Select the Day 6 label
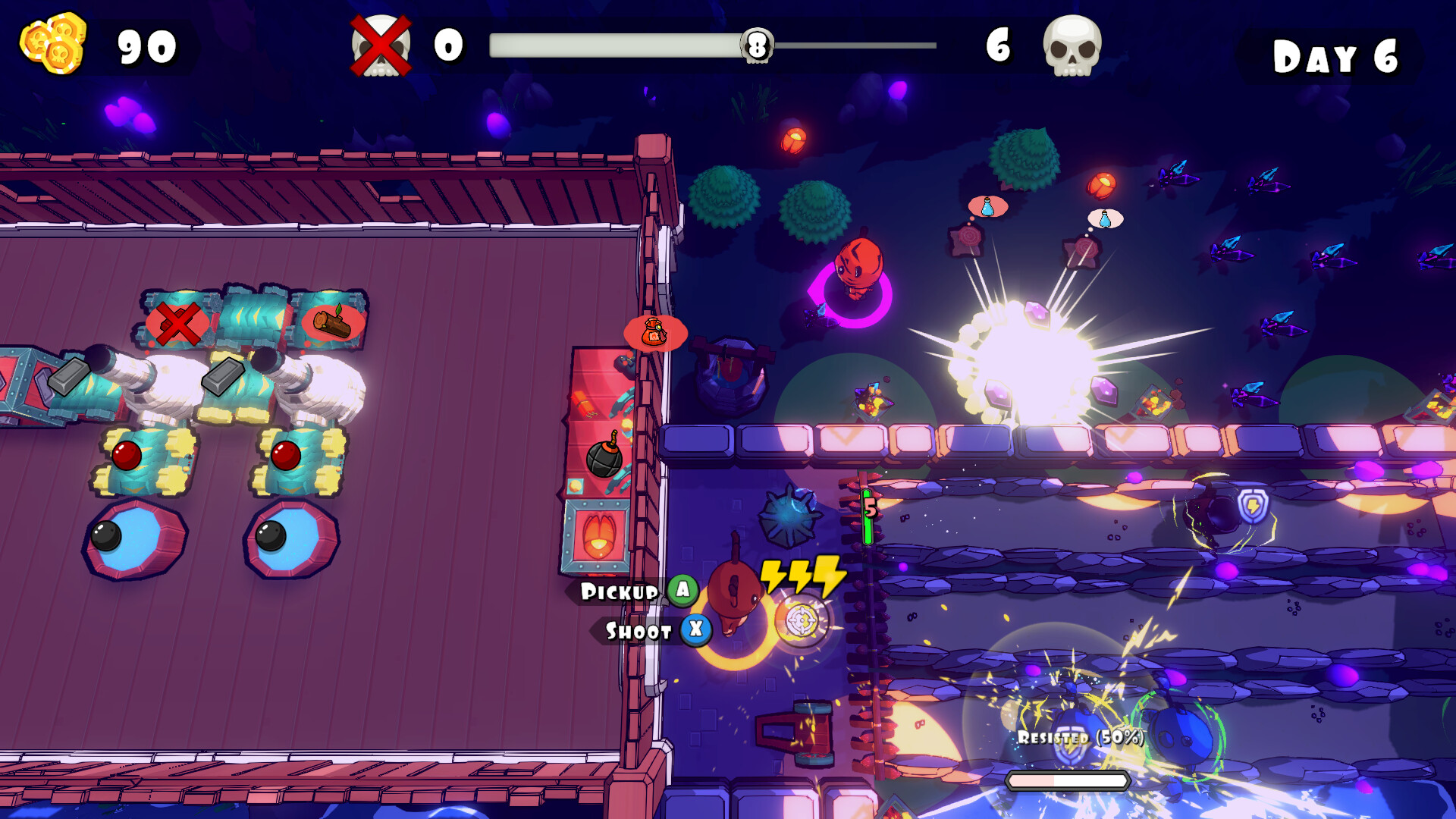This screenshot has height=819, width=1456. coord(1336,53)
